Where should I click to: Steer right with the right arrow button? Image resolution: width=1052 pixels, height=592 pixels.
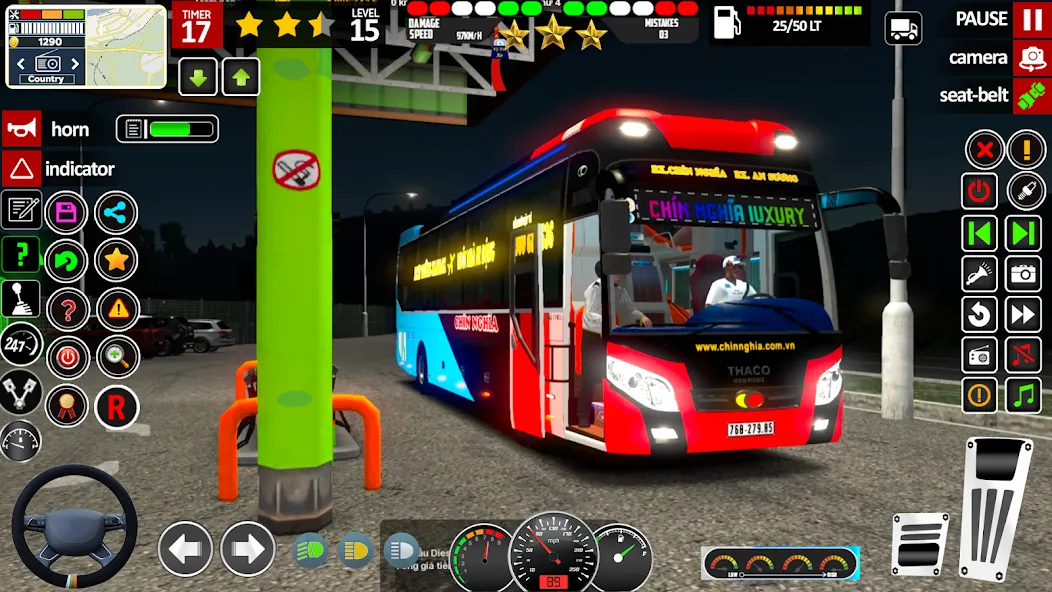[247, 548]
